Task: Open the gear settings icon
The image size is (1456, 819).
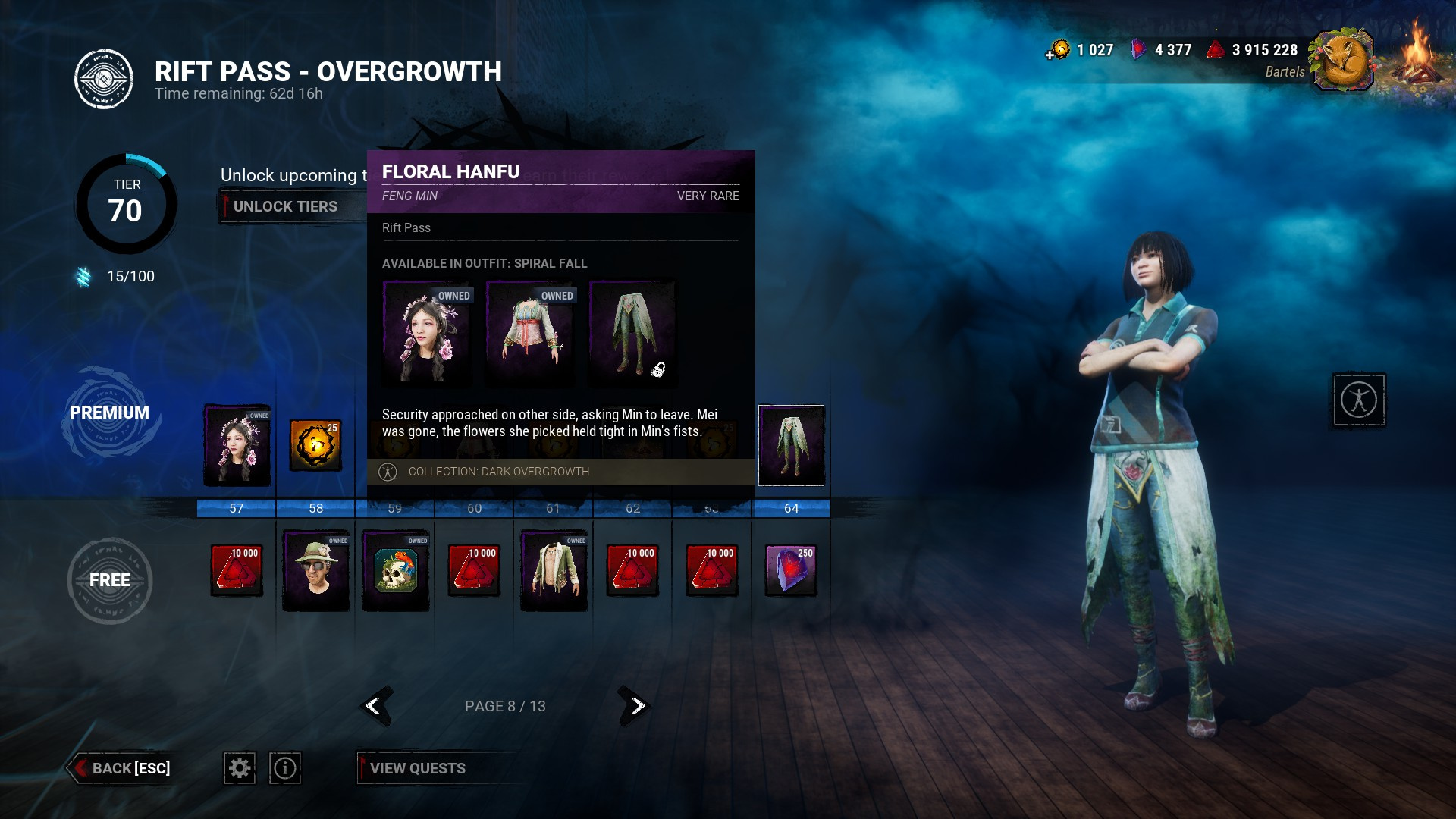Action: tap(240, 768)
